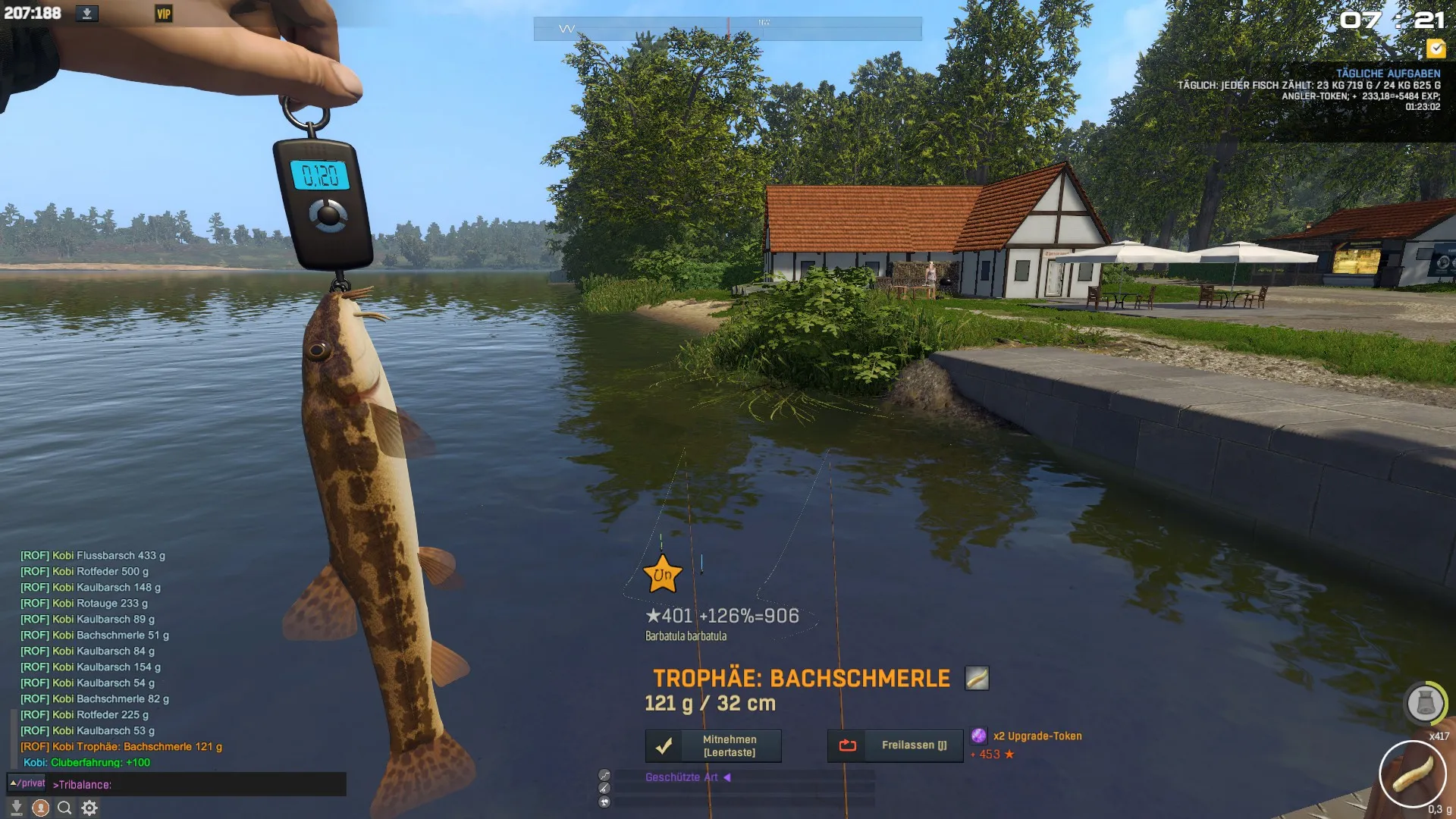This screenshot has height=819, width=1456.
Task: Click the chat download arrow icon
Action: [16, 808]
